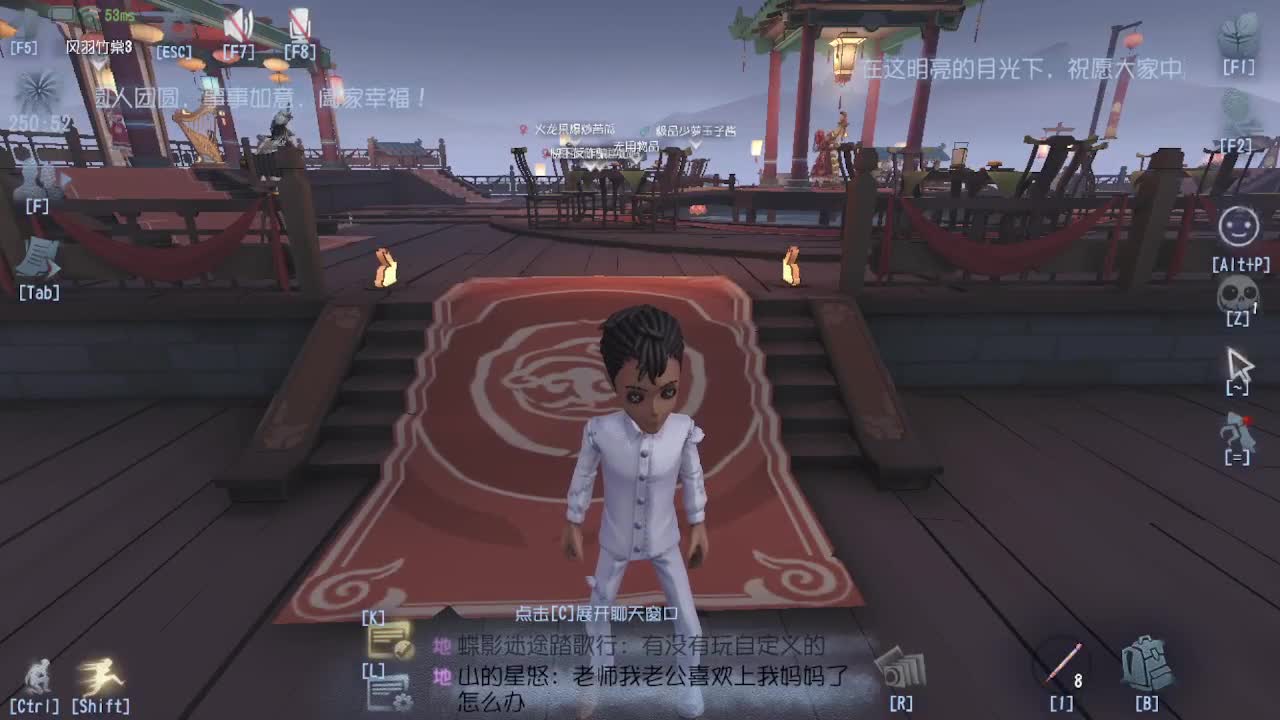1280x720 pixels.
Task: Click the plant [F2] icon
Action: (x=1237, y=110)
